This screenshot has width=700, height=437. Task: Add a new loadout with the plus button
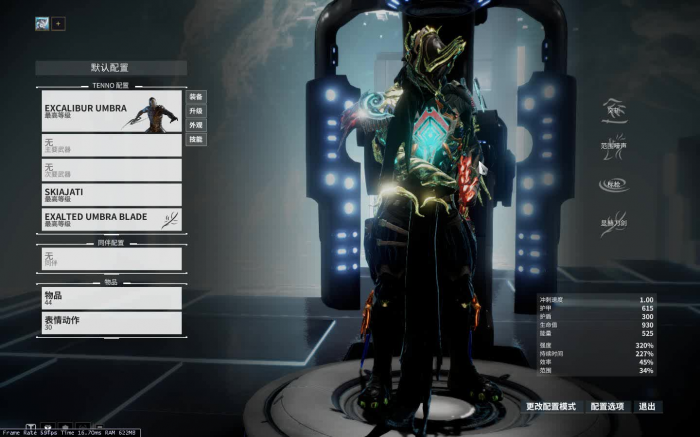[x=58, y=23]
